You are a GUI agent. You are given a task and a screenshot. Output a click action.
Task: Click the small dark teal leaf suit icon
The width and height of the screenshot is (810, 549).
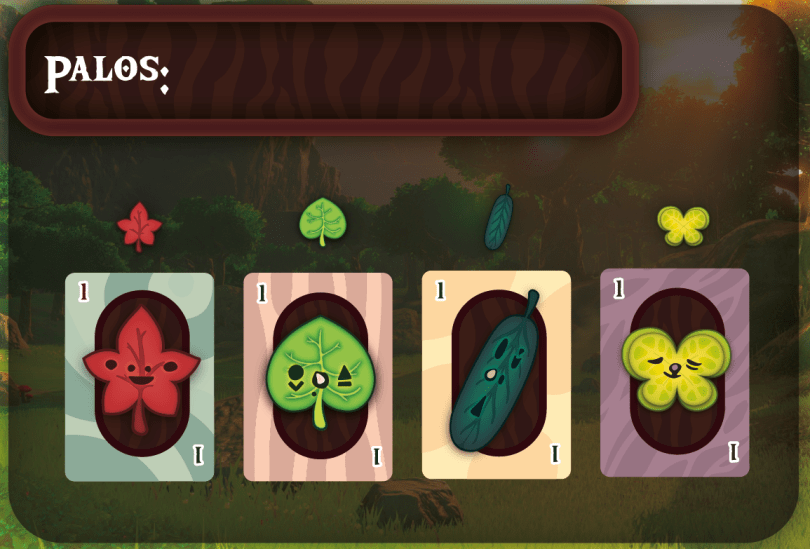pos(499,217)
